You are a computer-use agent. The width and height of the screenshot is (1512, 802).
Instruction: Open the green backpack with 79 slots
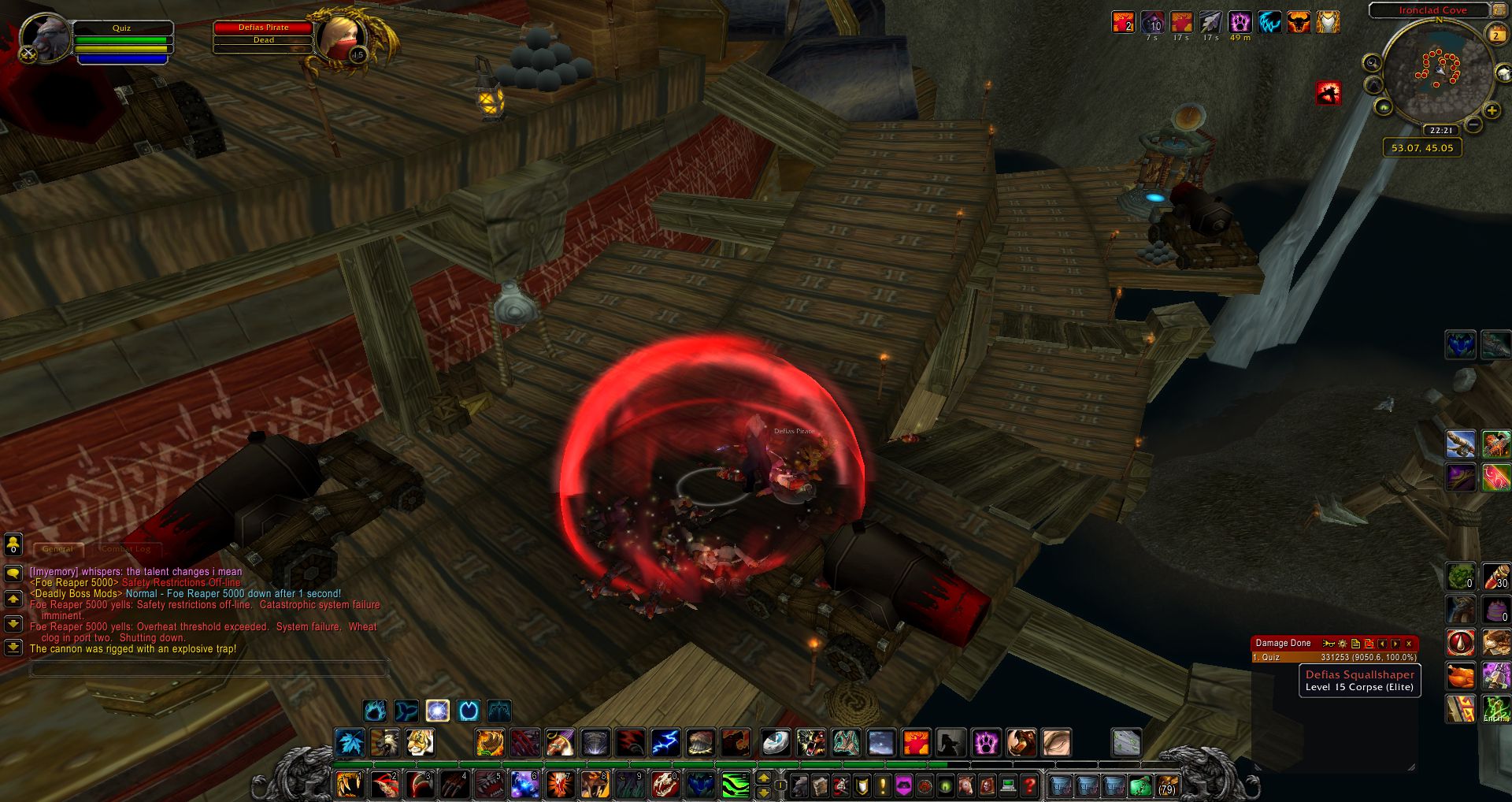click(x=1166, y=785)
